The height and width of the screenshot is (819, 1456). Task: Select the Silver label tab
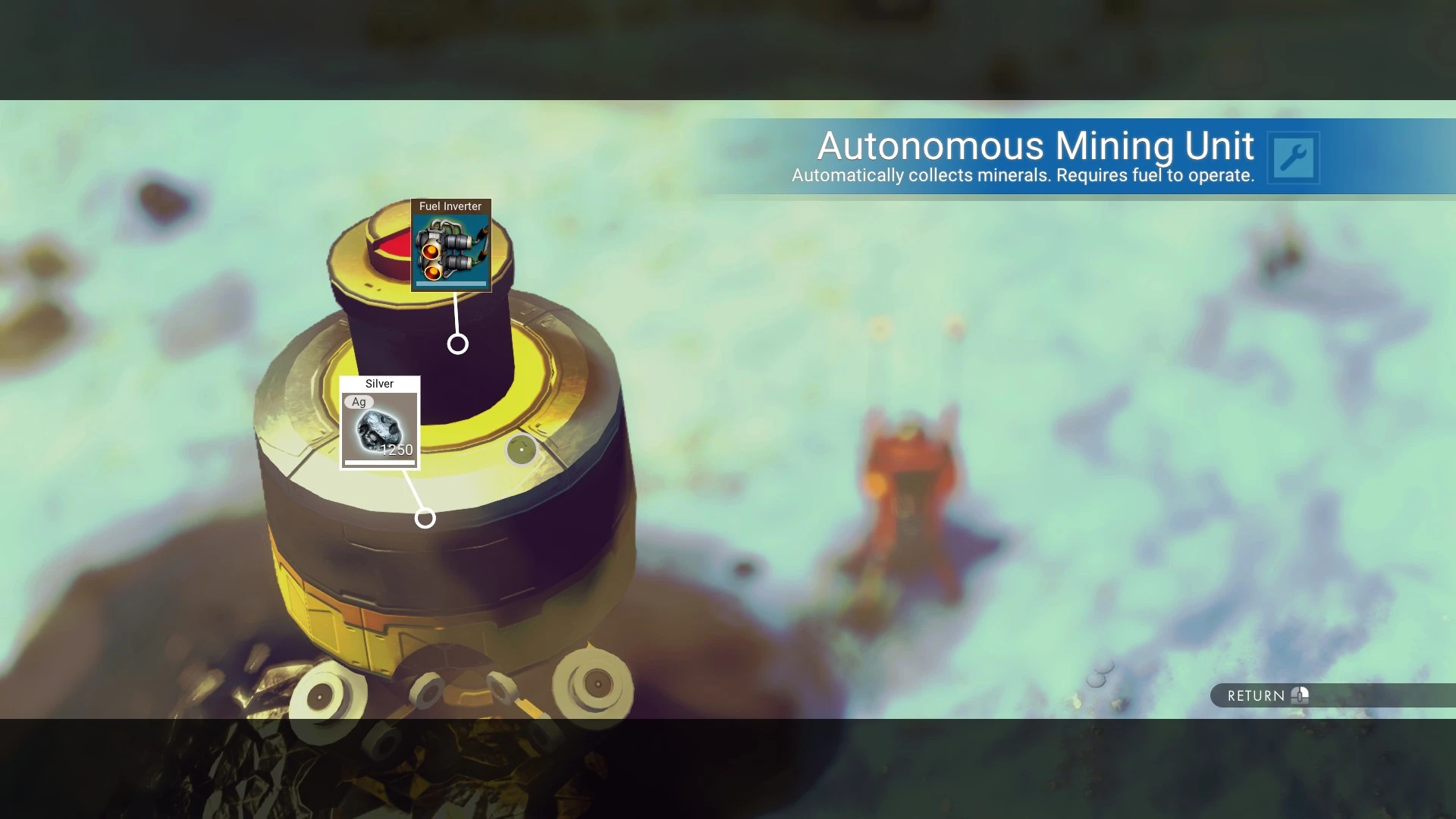pyautogui.click(x=379, y=384)
